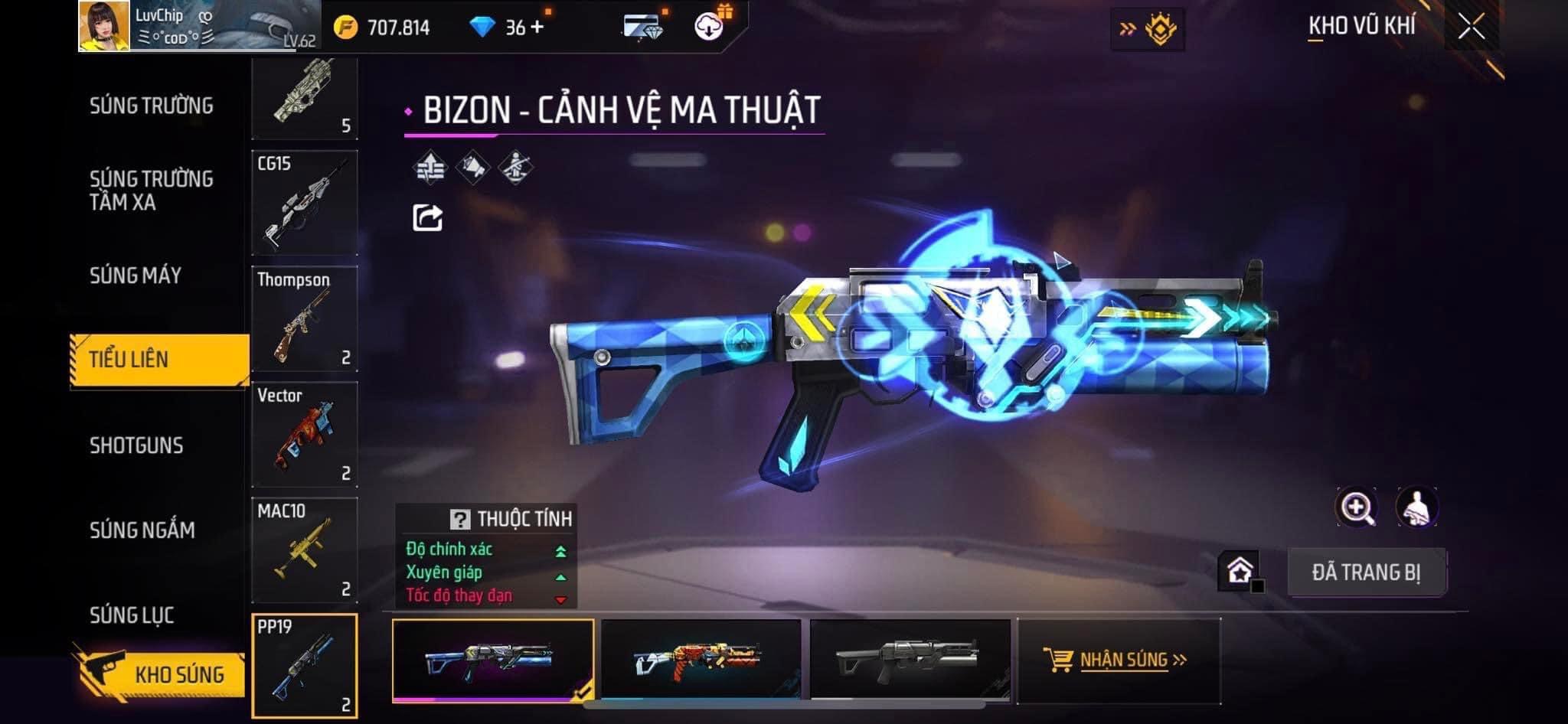Zoom in on the weapon with magnifier
This screenshot has width=1568, height=724.
tap(1356, 507)
